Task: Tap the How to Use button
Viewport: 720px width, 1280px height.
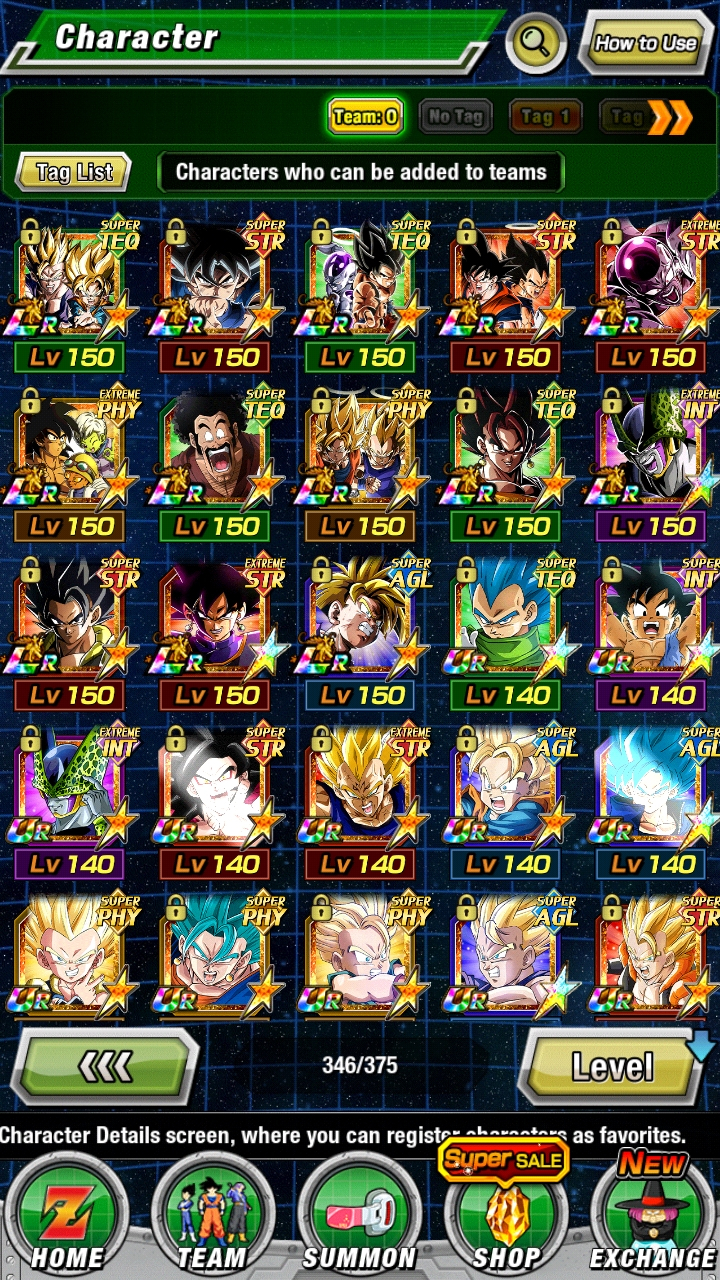Action: (x=644, y=42)
